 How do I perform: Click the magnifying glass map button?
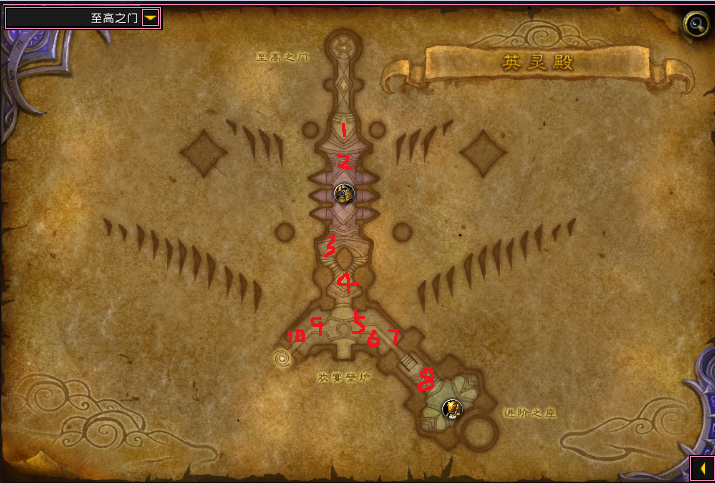point(693,23)
